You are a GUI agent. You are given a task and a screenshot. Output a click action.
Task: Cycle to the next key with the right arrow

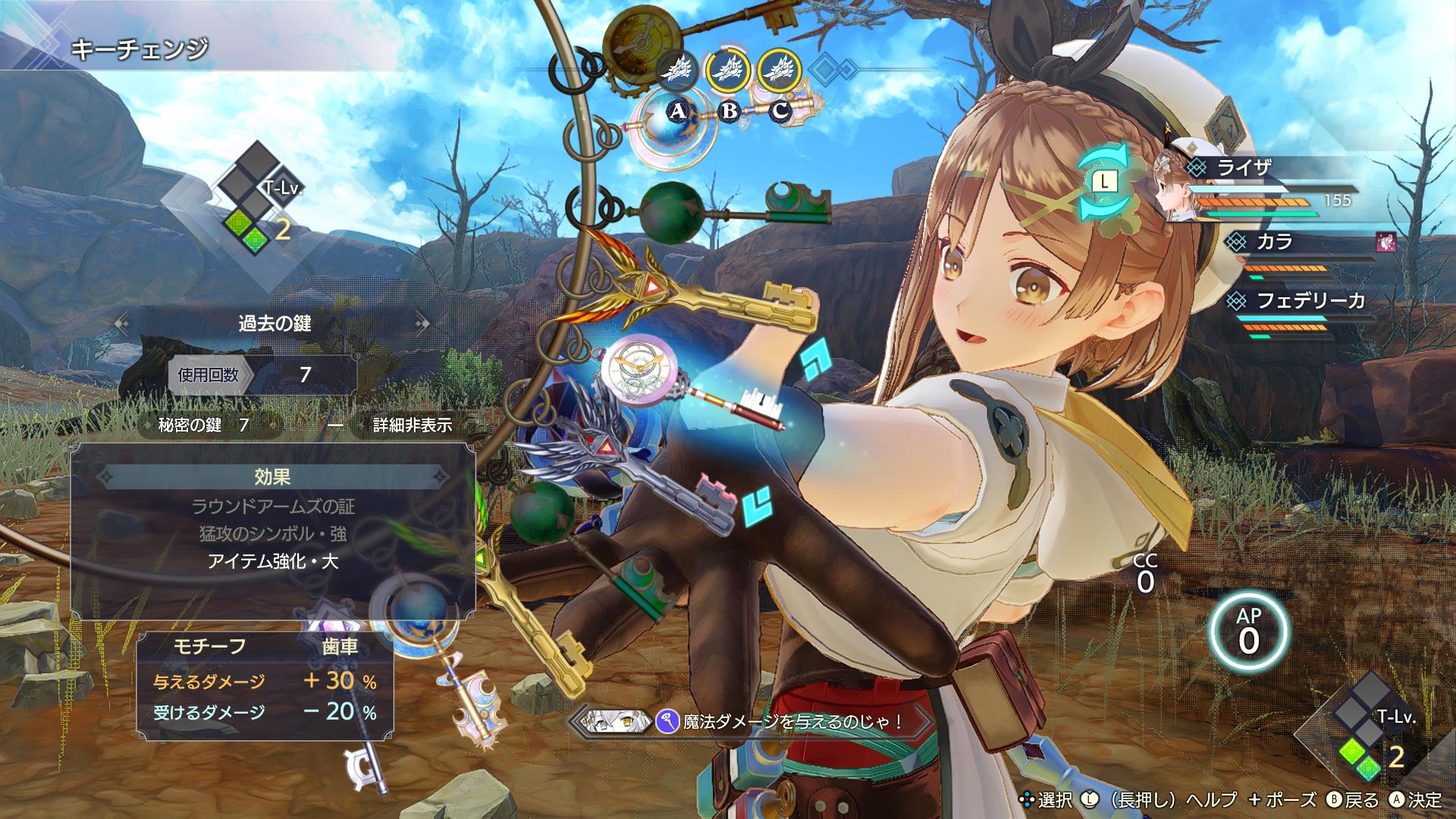422,324
